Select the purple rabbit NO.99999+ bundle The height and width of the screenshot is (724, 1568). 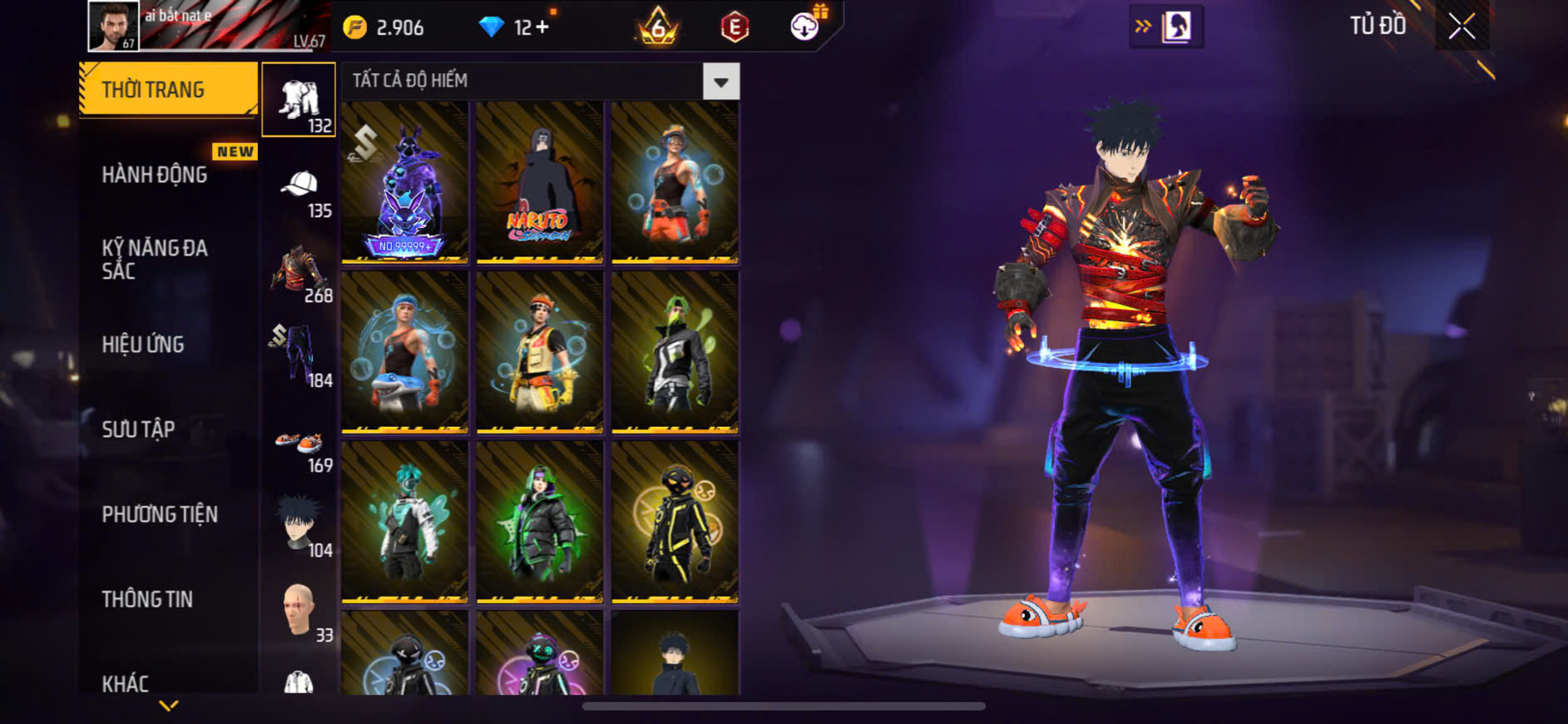[404, 182]
